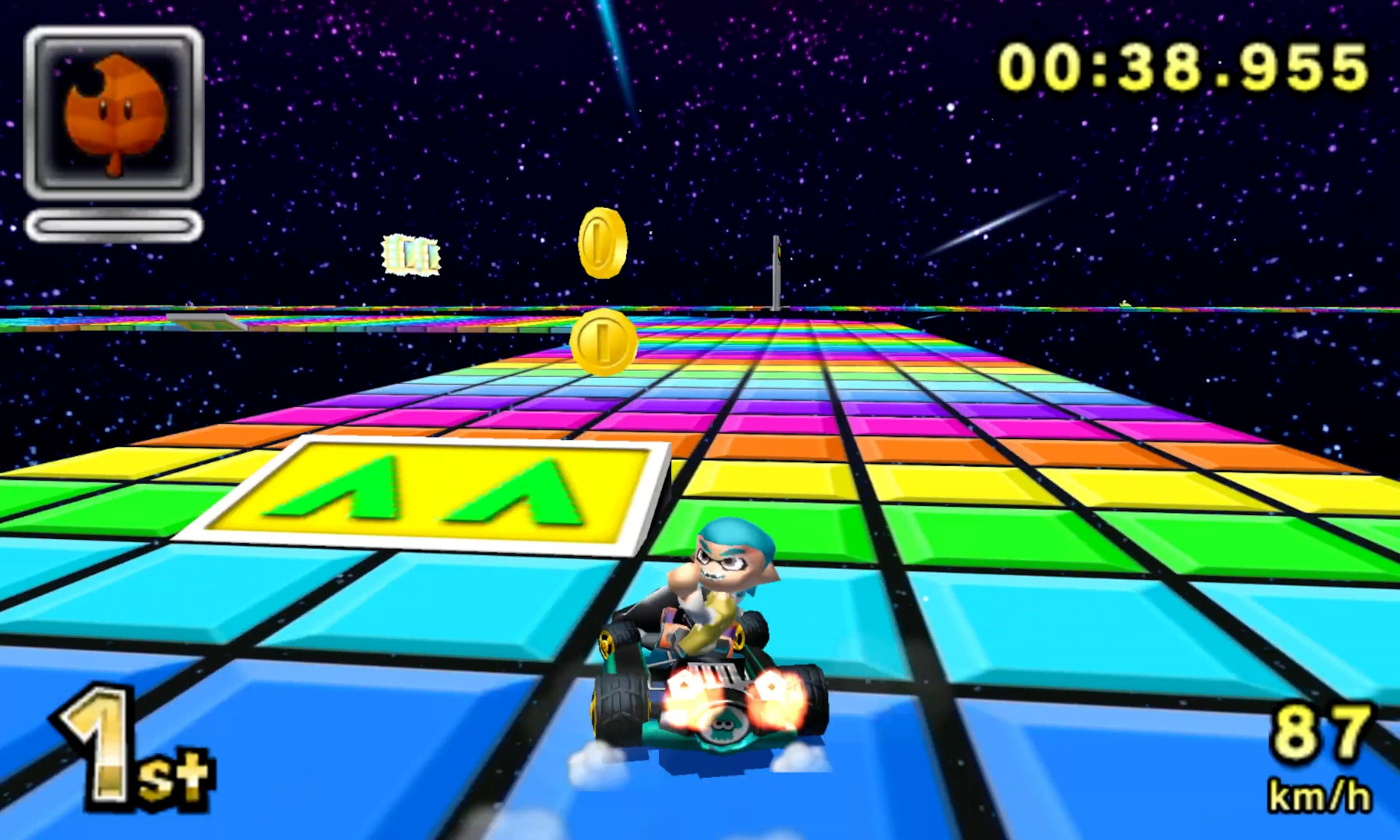This screenshot has width=1400, height=840.
Task: Click the pole marker on the horizon
Action: click(x=775, y=273)
